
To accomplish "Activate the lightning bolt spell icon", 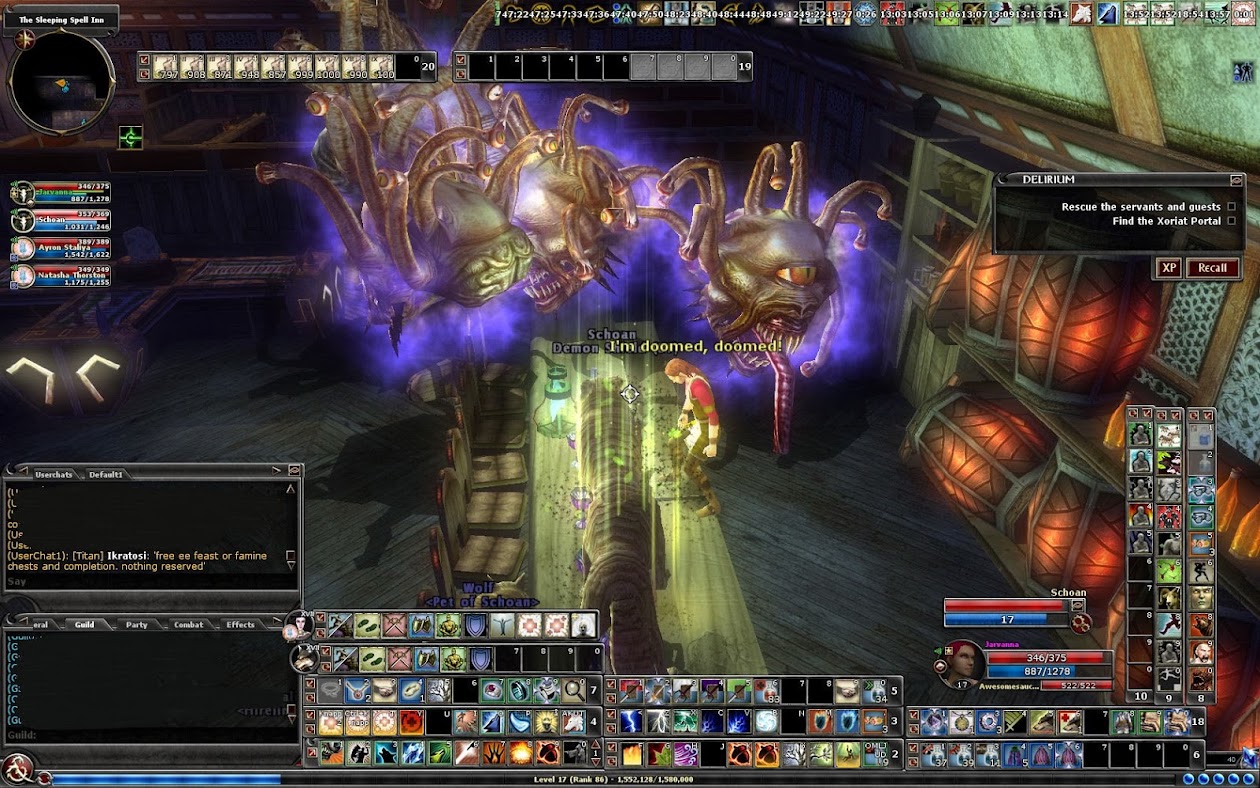I will pyautogui.click(x=631, y=722).
